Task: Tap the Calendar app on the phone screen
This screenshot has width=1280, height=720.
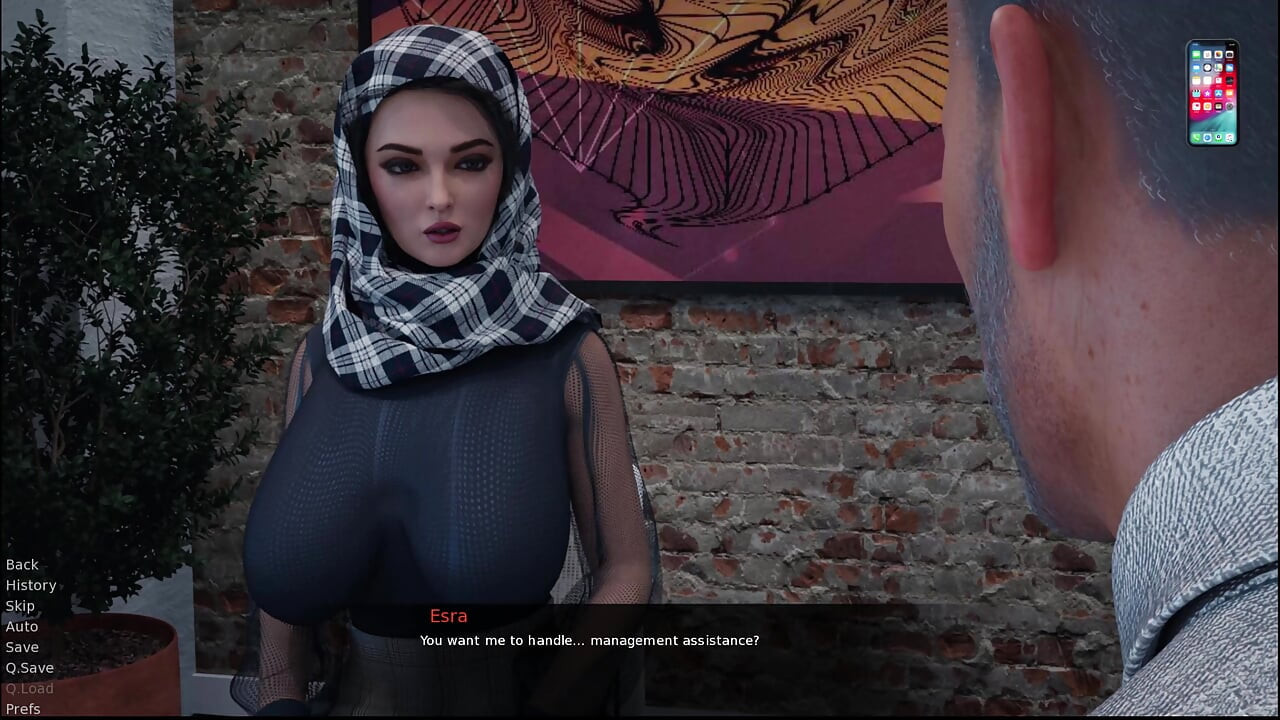Action: pyautogui.click(x=1207, y=54)
